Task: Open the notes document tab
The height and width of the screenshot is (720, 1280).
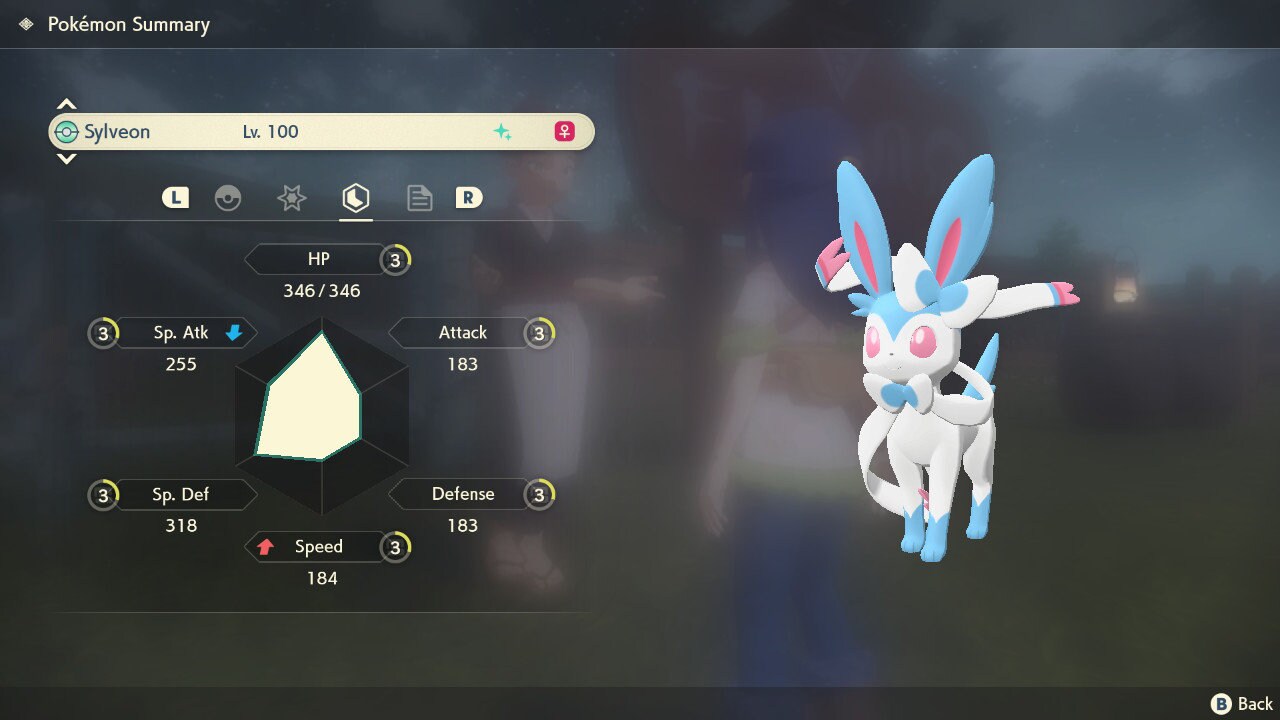Action: coord(419,198)
